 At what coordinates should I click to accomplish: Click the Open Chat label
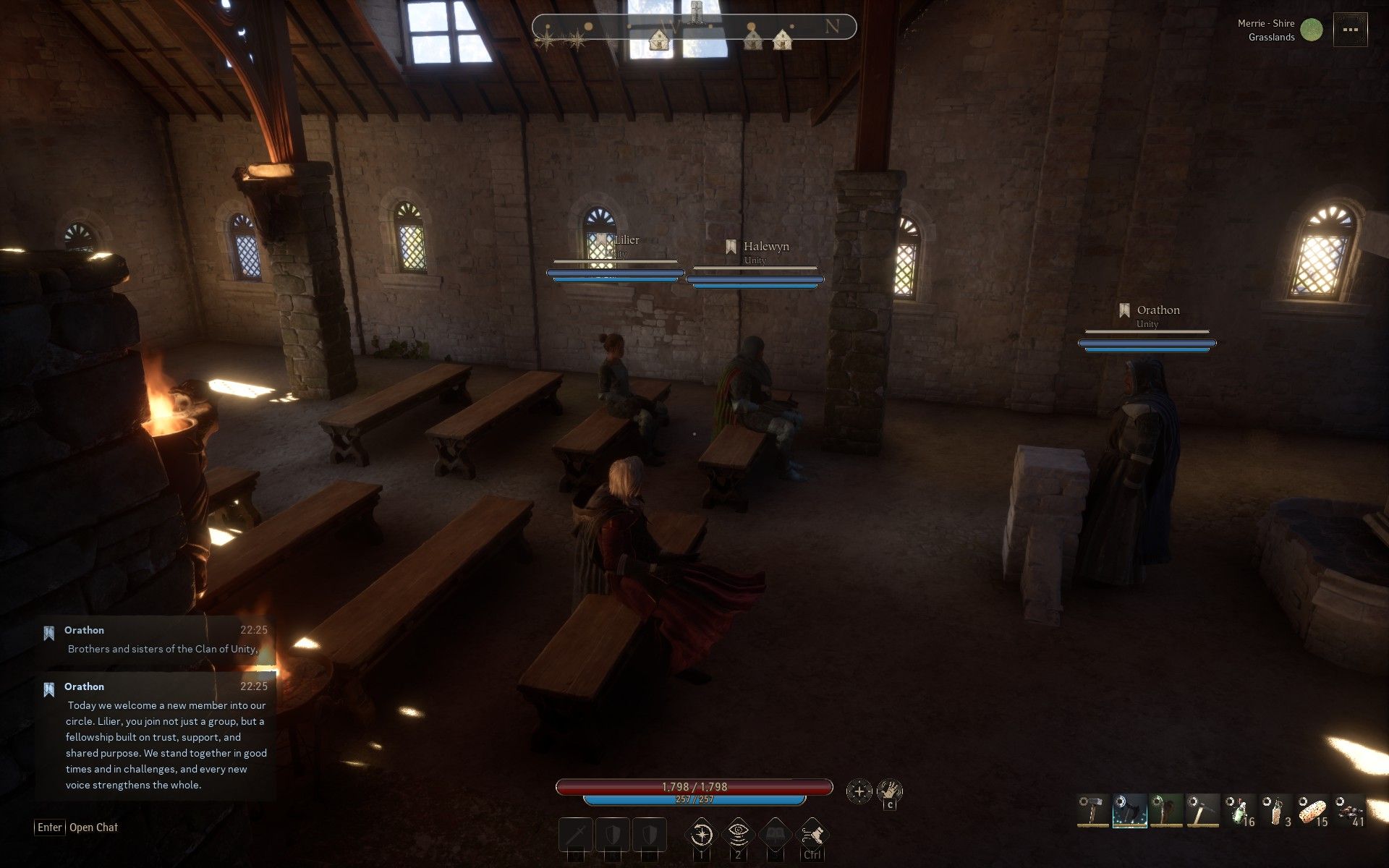click(93, 827)
